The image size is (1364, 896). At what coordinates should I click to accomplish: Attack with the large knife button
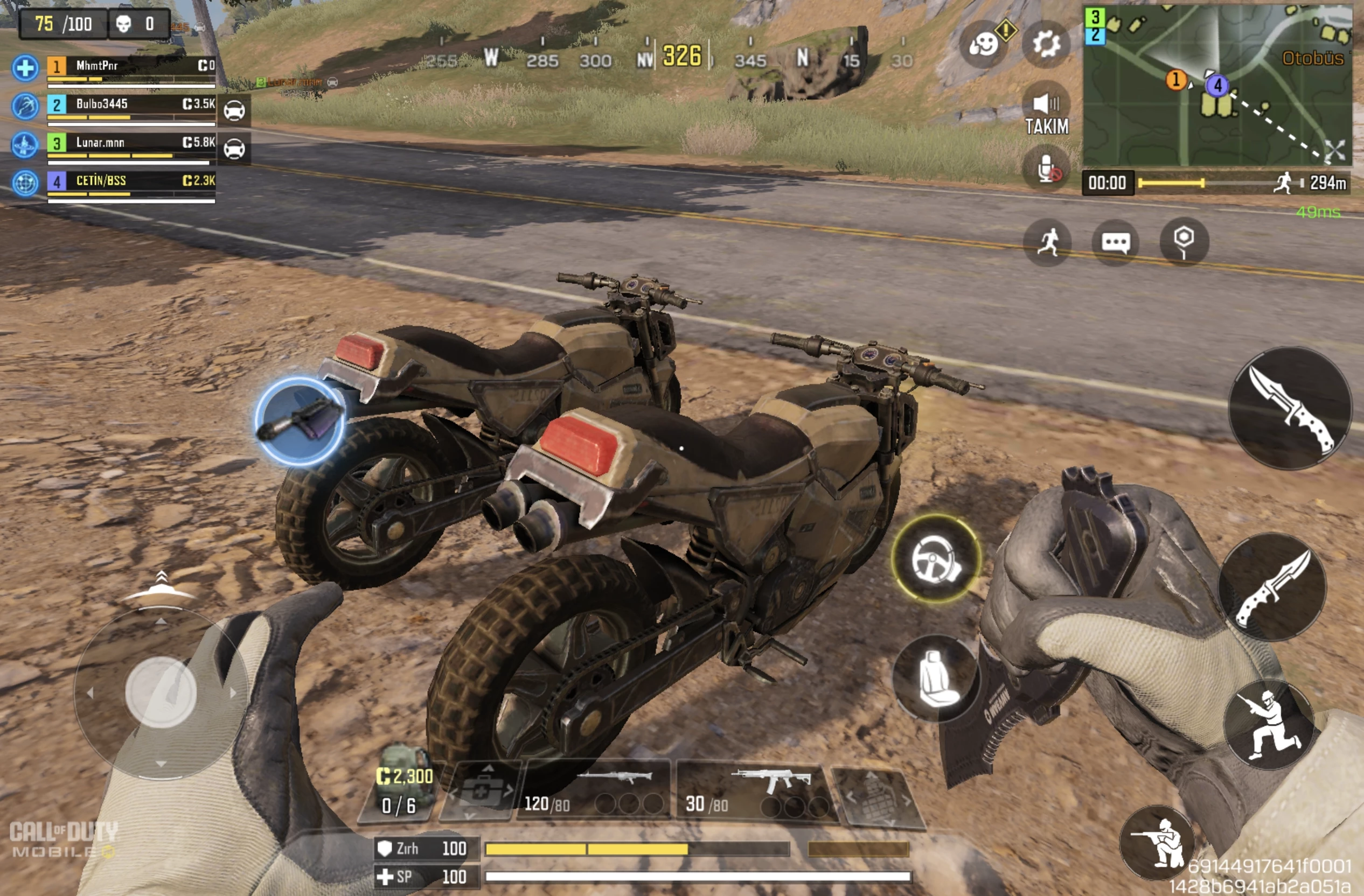(x=1291, y=408)
